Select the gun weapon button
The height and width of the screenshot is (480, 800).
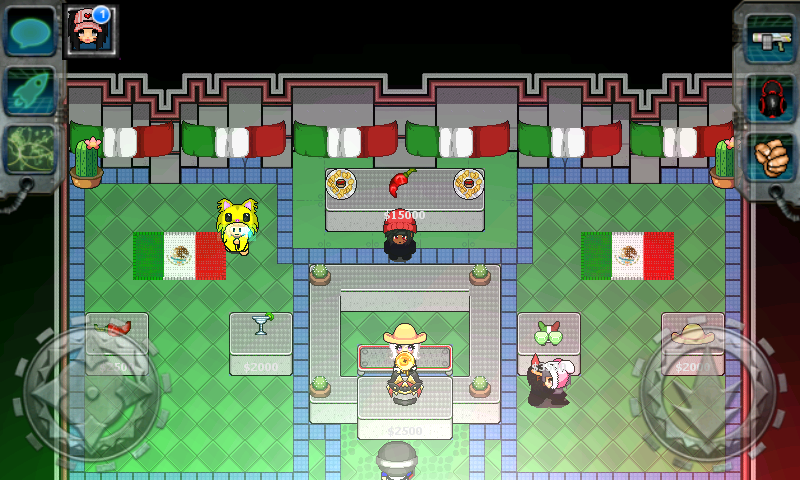770,39
